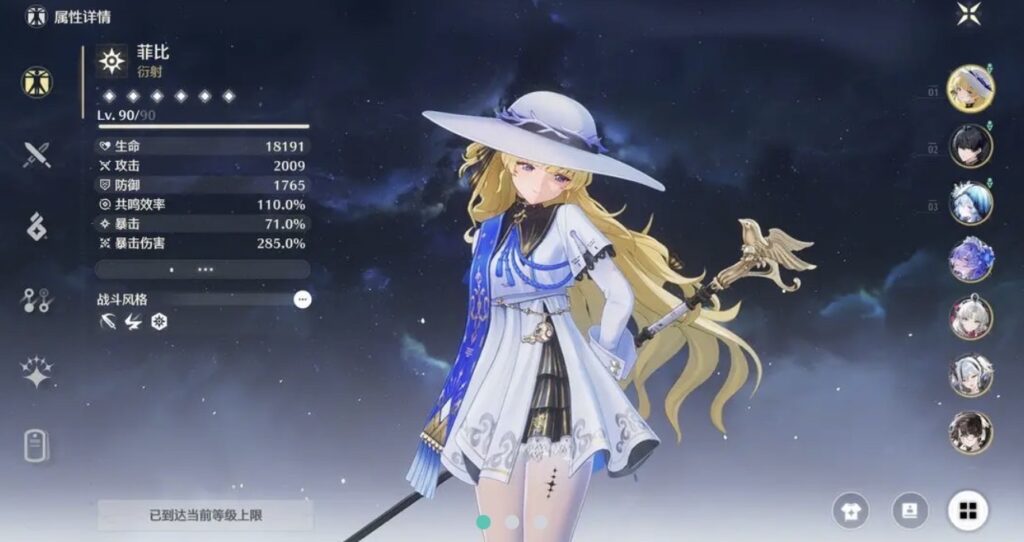This screenshot has width=1024, height=542.
Task: Expand the full stat list below crit damage
Action: click(x=202, y=269)
